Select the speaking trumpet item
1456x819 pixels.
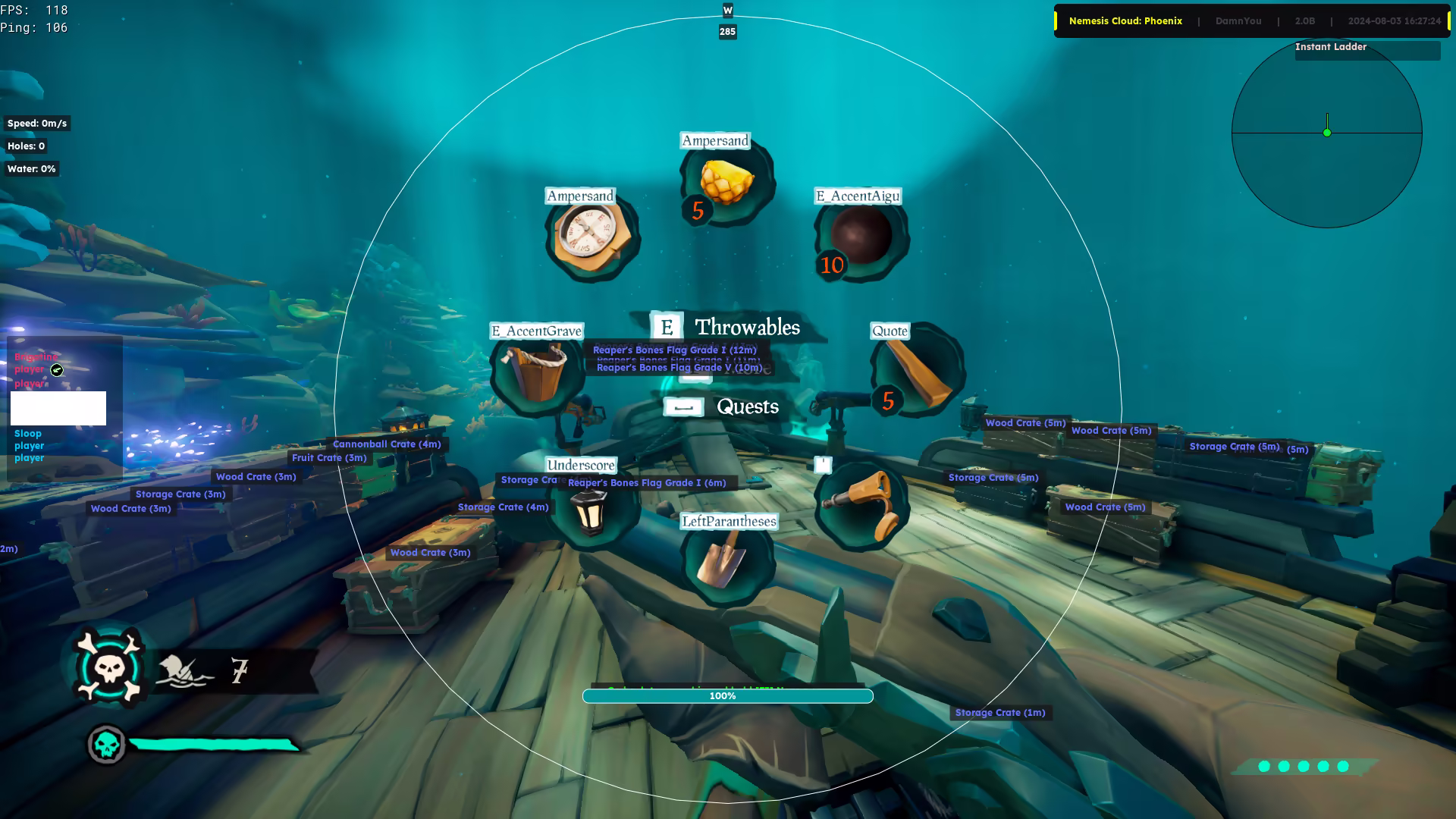861,504
